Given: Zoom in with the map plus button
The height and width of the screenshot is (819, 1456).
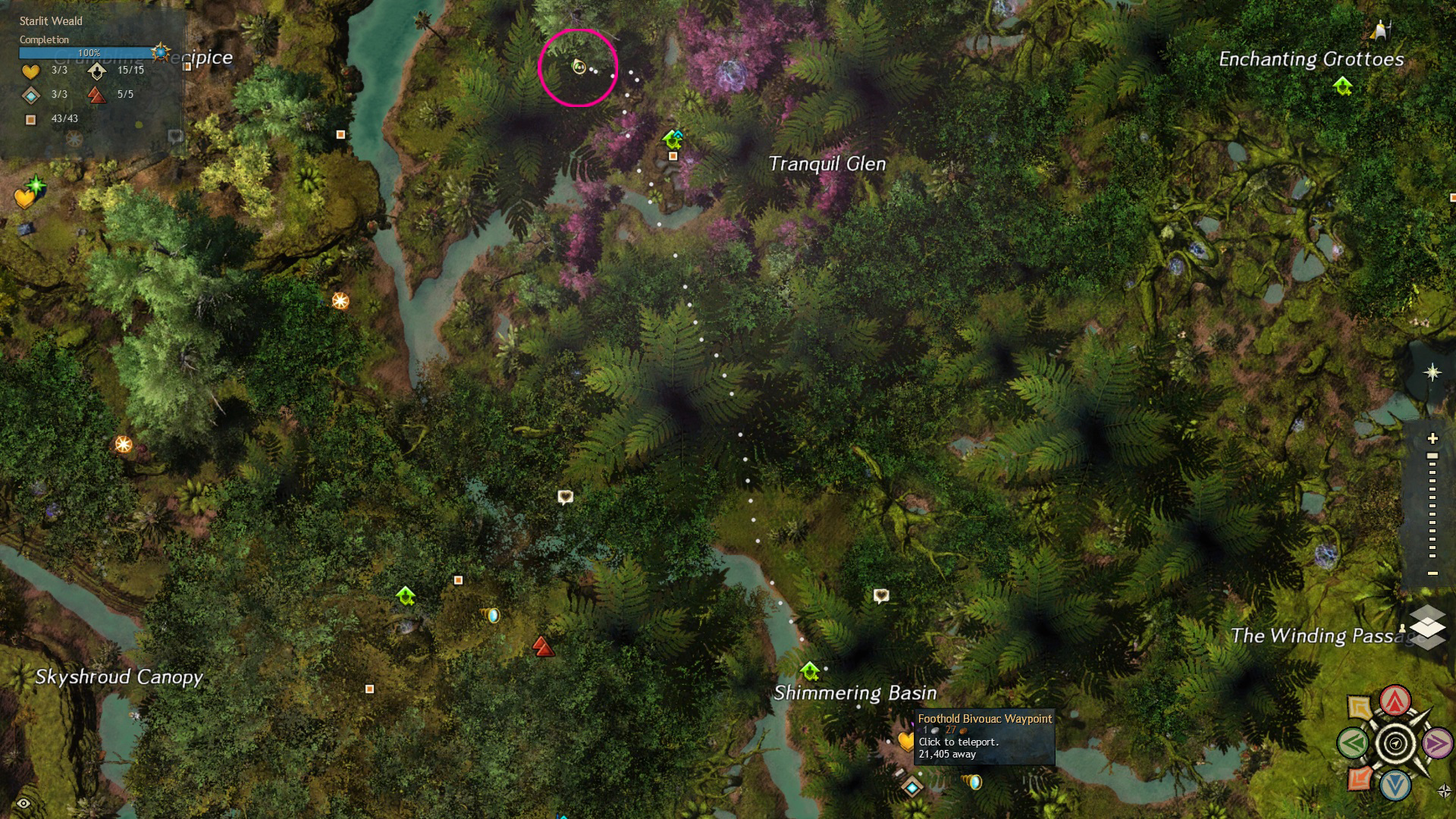Looking at the screenshot, I should pyautogui.click(x=1432, y=438).
